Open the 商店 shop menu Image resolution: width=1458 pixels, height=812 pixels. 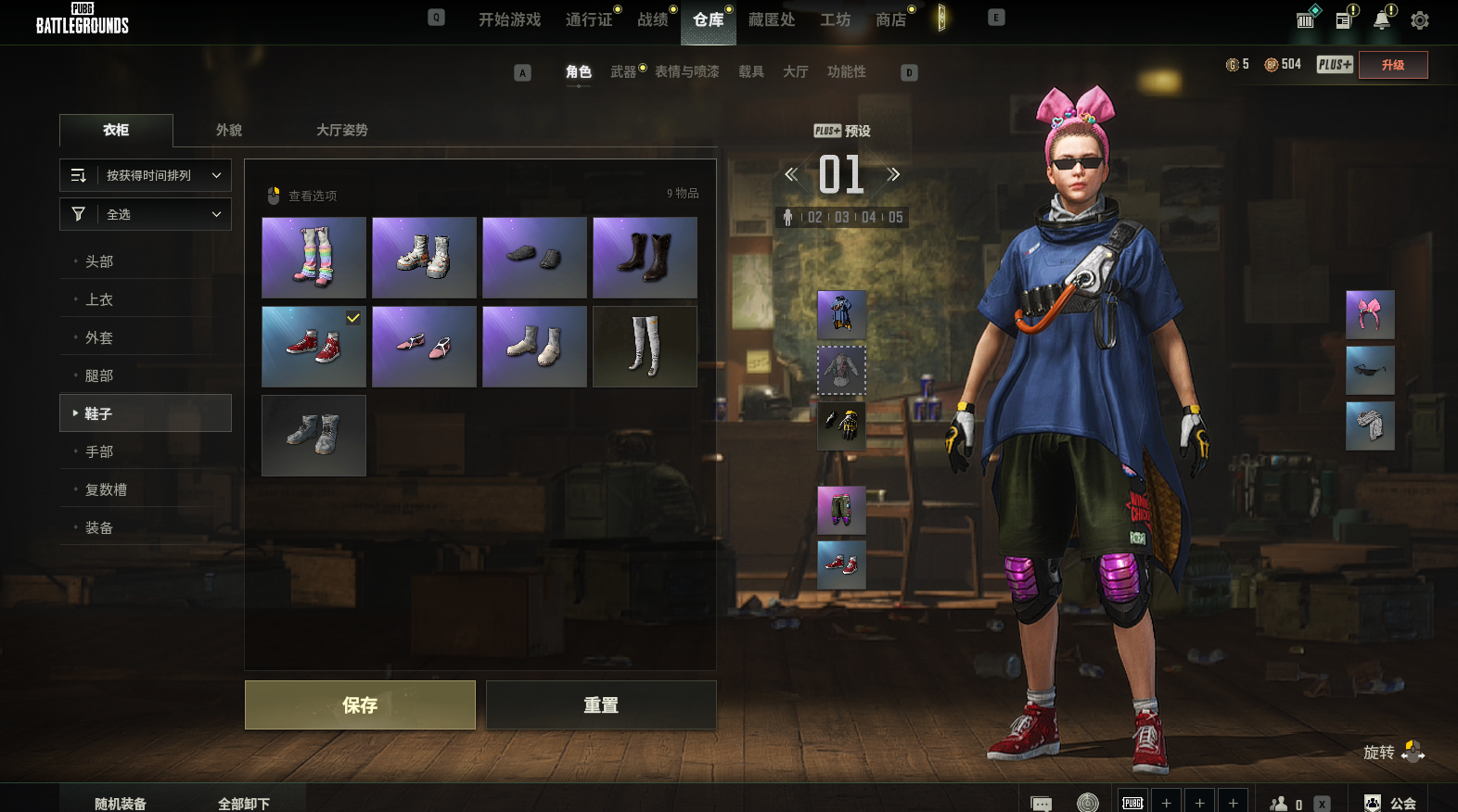(890, 19)
